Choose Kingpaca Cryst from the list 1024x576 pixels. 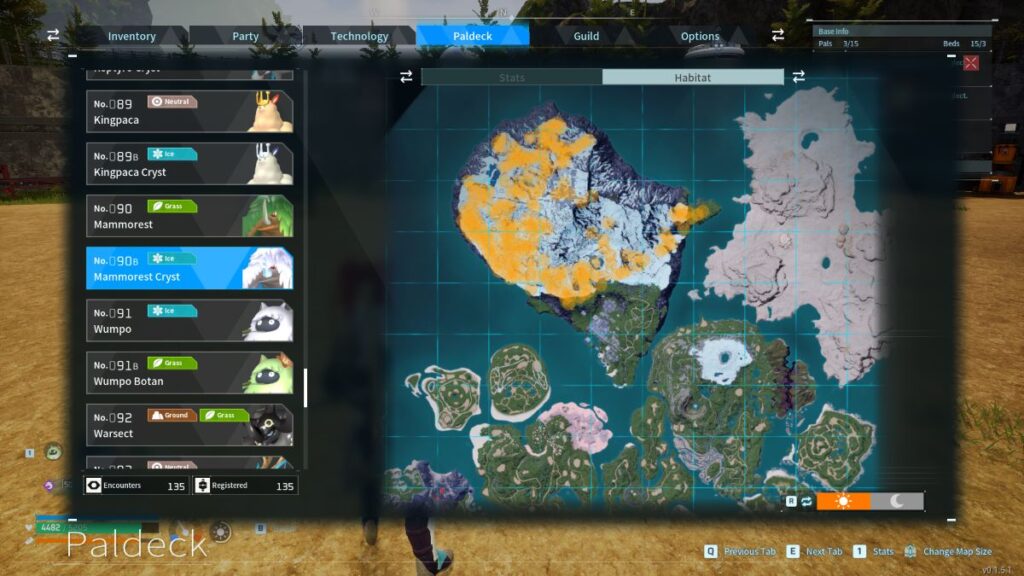(x=189, y=164)
